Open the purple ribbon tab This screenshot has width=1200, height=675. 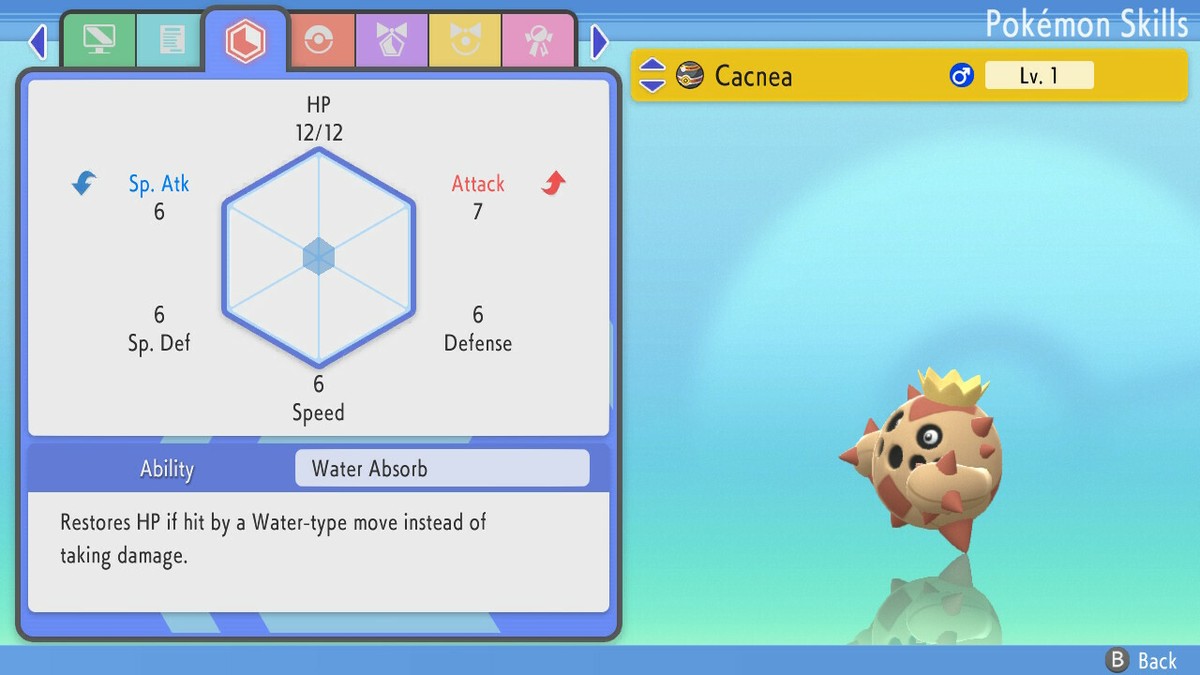point(391,41)
